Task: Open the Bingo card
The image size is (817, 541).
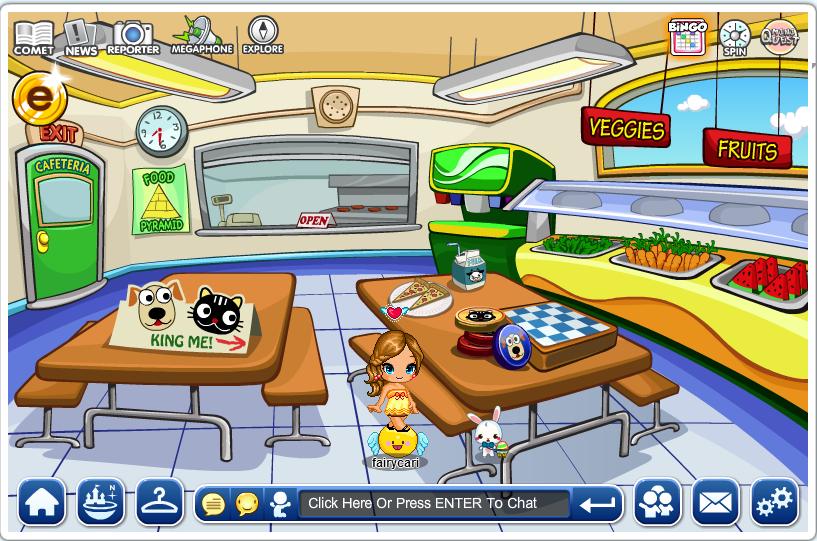Action: coord(687,36)
